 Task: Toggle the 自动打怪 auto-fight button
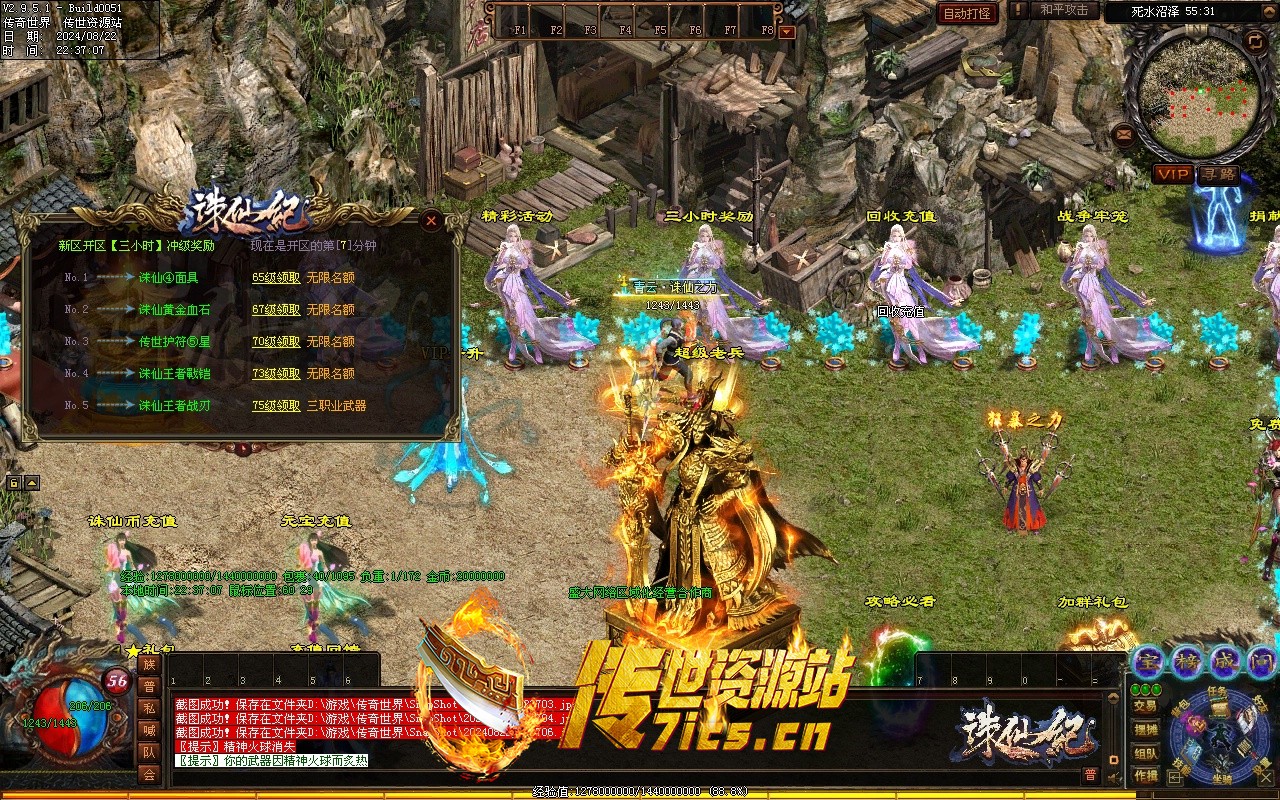pos(967,13)
